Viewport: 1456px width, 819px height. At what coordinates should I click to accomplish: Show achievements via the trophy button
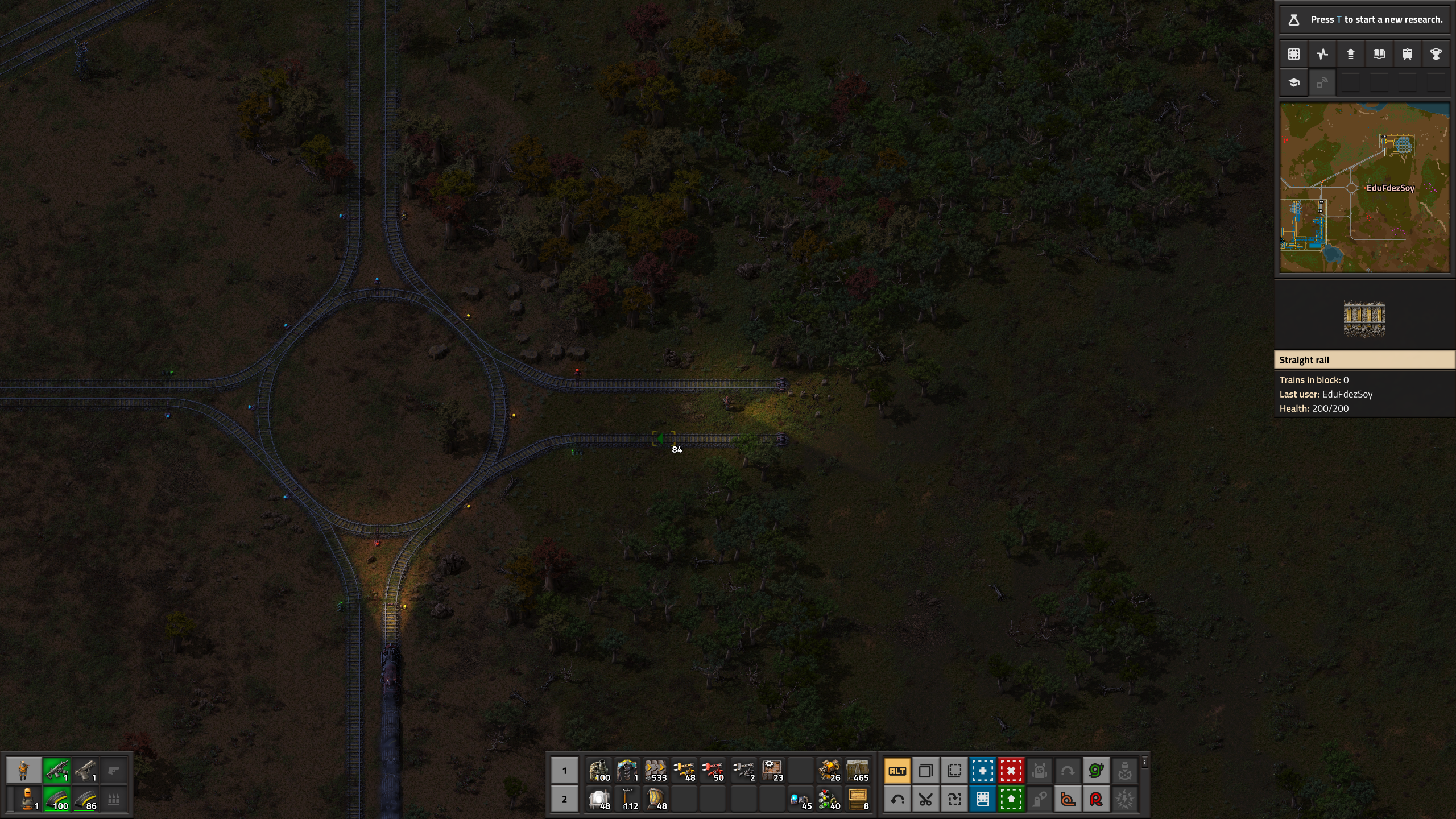point(1436,54)
